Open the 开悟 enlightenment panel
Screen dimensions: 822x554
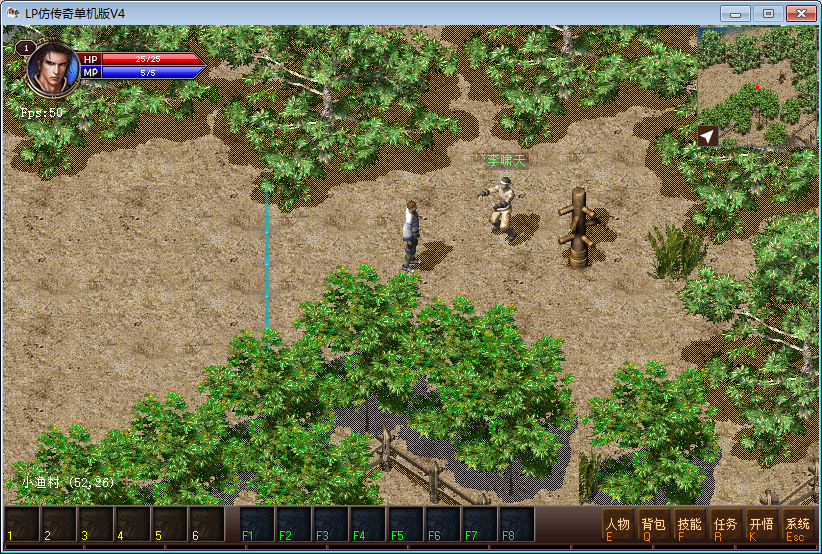[x=761, y=526]
